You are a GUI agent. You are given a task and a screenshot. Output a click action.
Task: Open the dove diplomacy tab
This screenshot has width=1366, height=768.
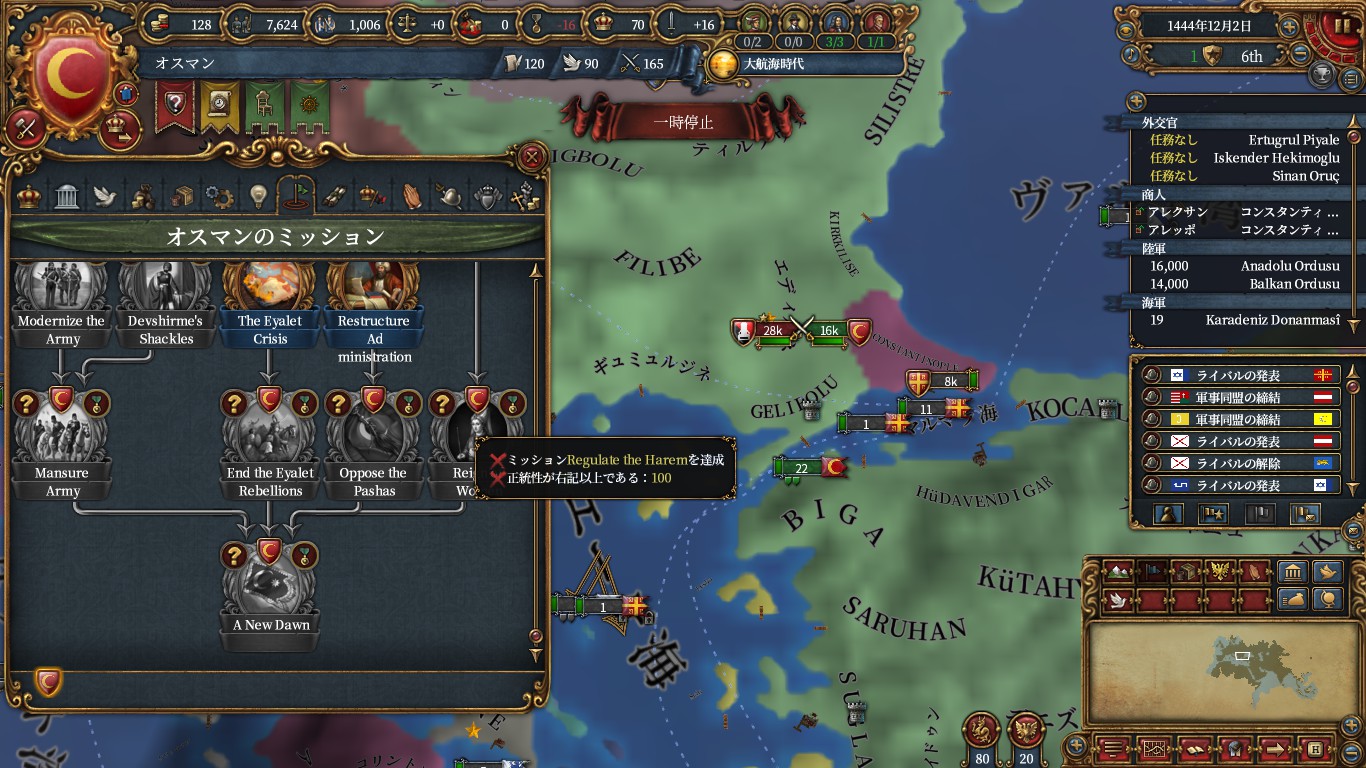pyautogui.click(x=105, y=196)
